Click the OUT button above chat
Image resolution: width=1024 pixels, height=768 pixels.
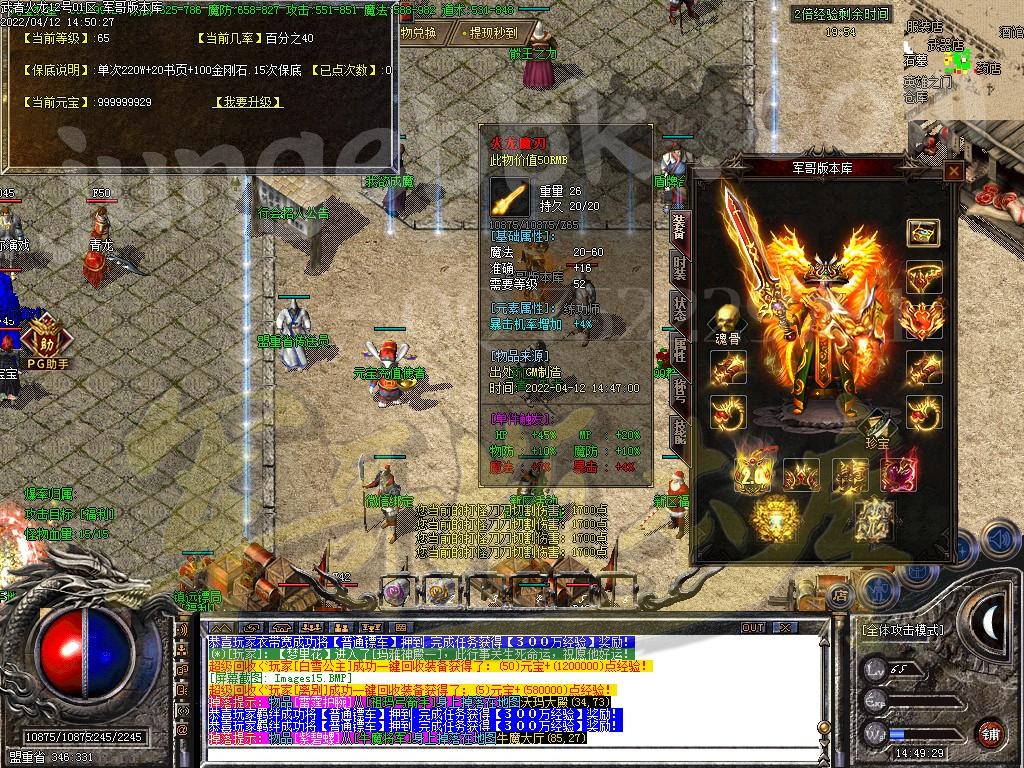point(753,628)
